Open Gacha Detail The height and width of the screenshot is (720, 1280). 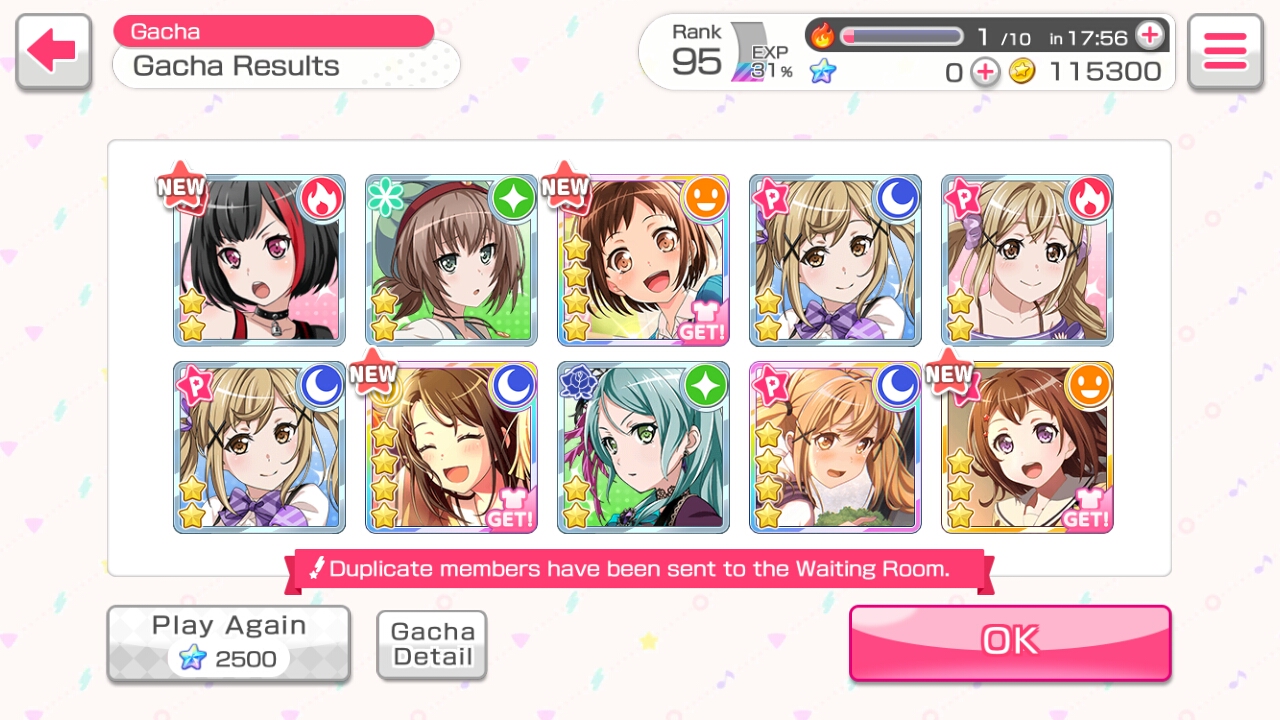pyautogui.click(x=432, y=645)
